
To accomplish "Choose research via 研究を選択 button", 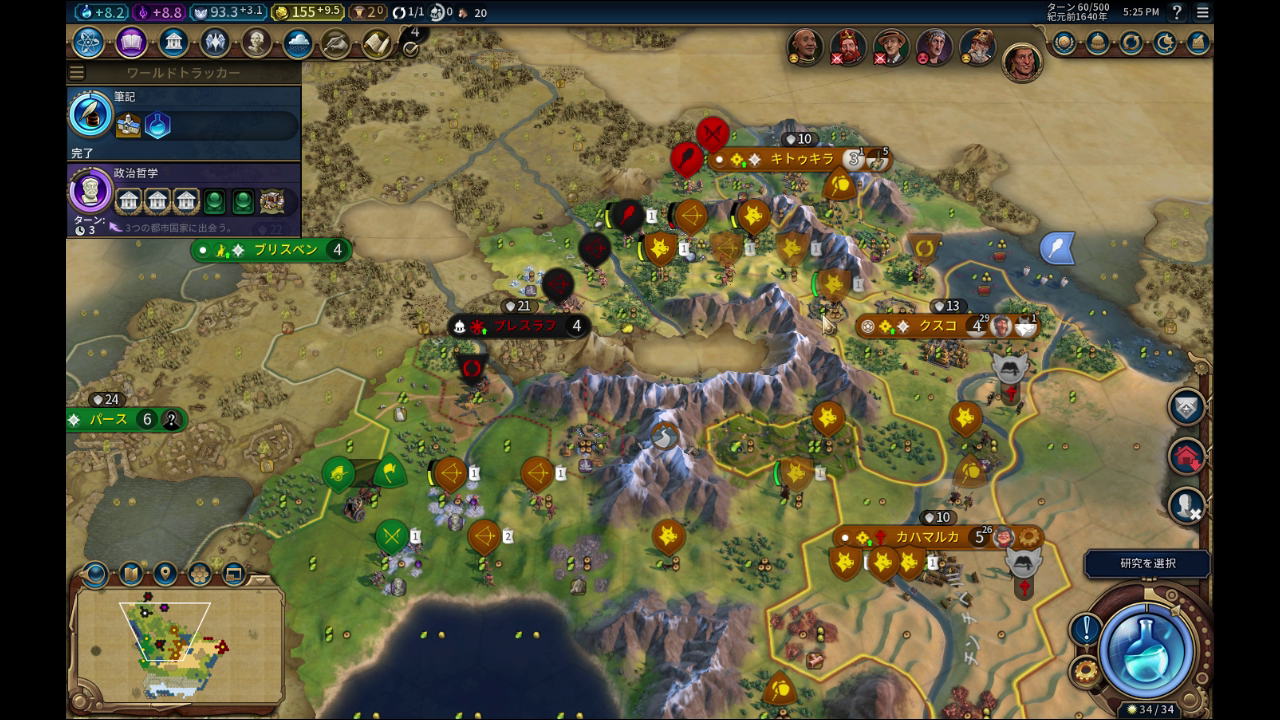I will point(1147,564).
